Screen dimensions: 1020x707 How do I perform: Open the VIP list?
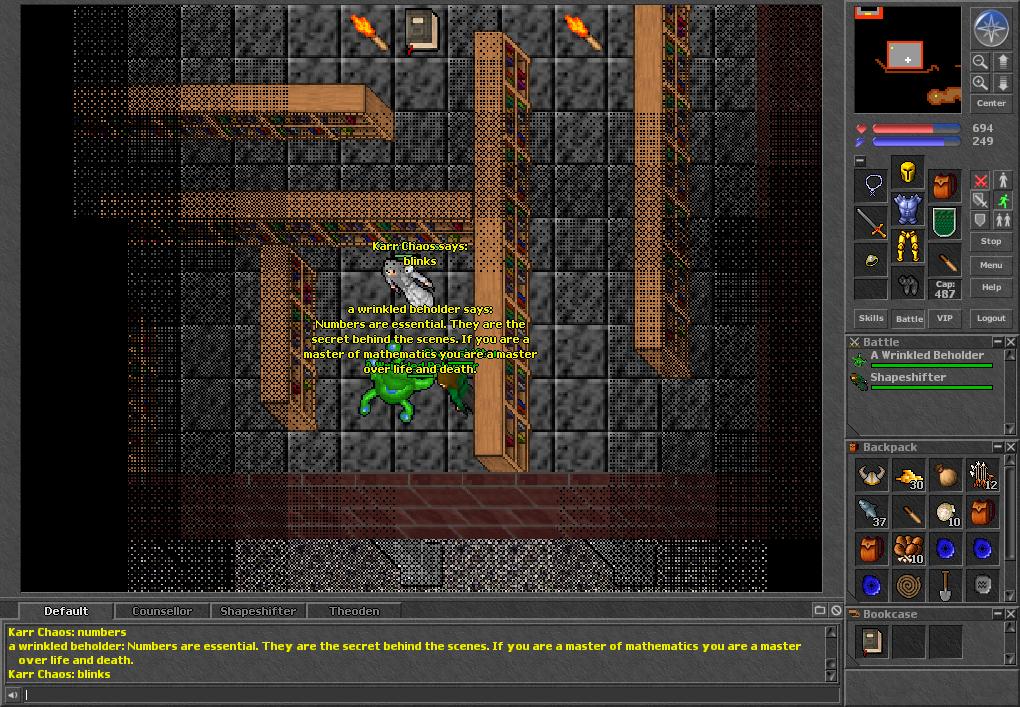click(x=945, y=318)
